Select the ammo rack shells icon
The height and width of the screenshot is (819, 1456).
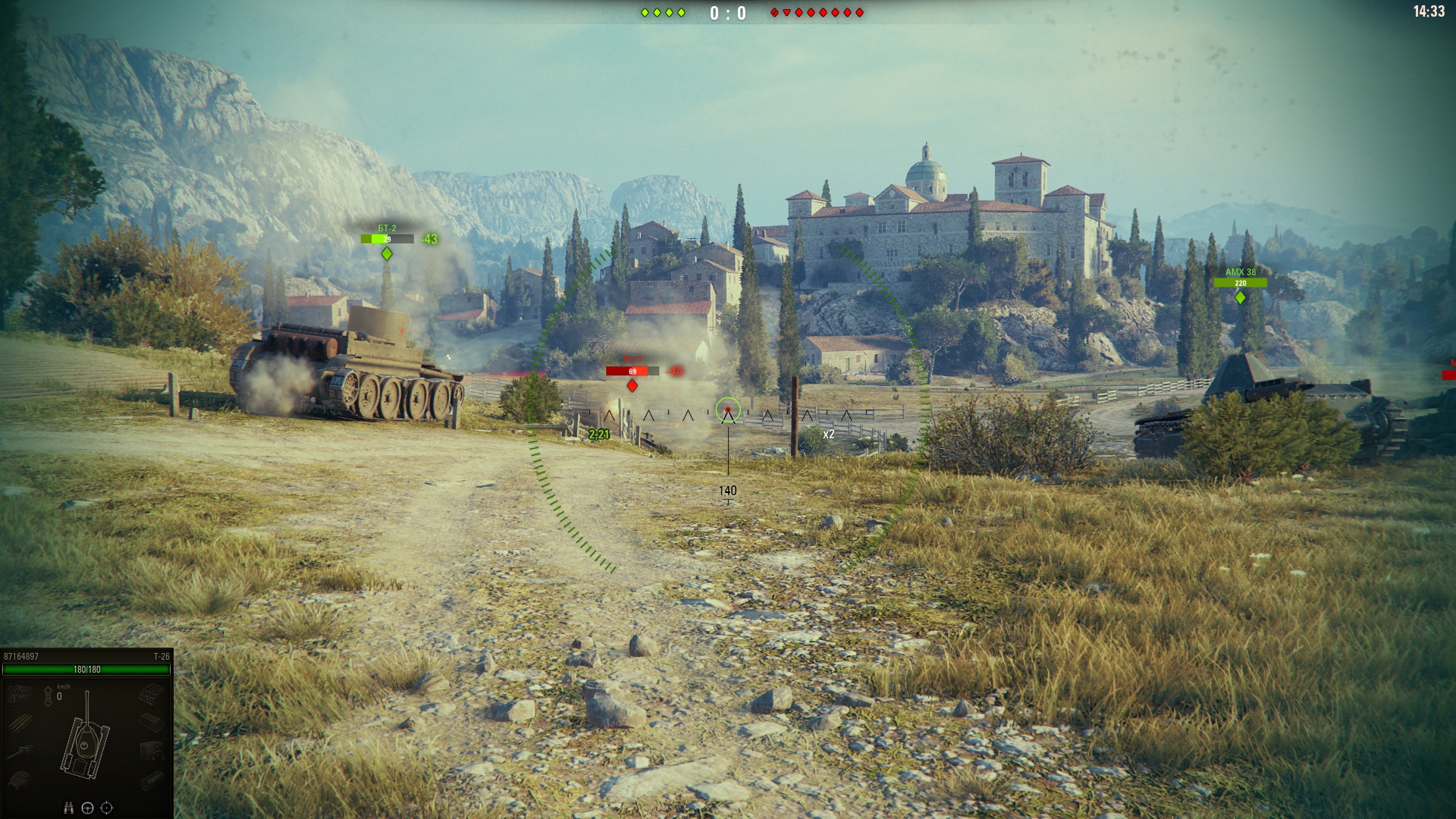coord(20,722)
